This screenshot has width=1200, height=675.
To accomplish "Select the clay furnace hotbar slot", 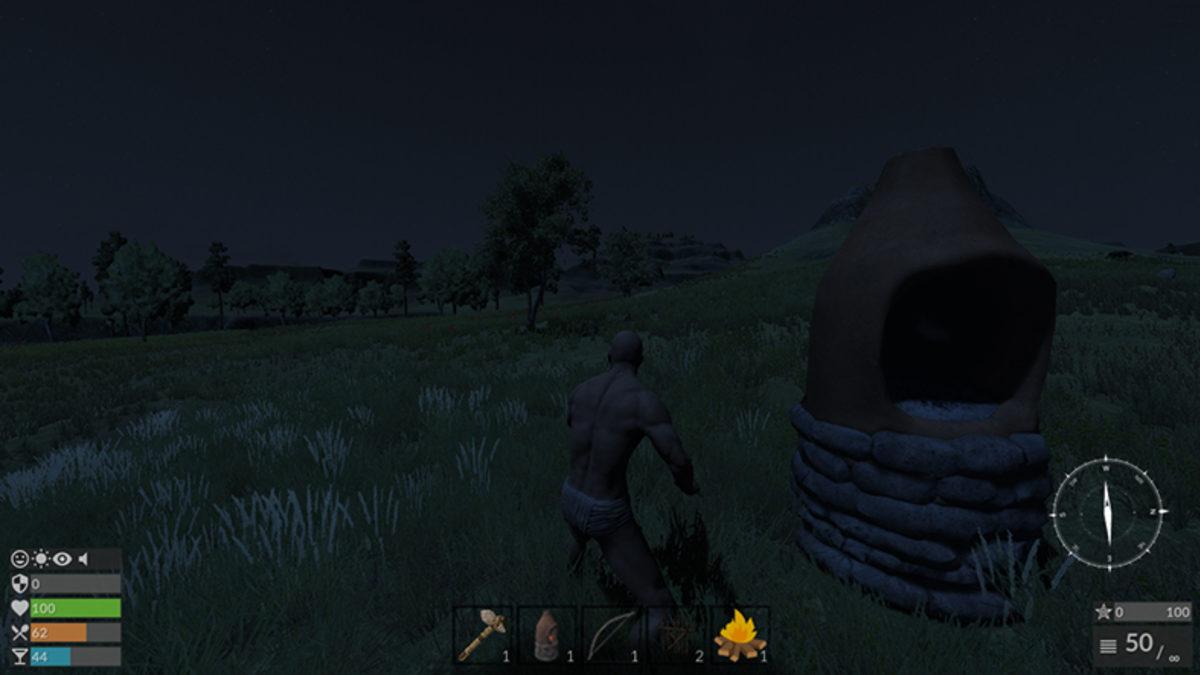I will click(546, 635).
